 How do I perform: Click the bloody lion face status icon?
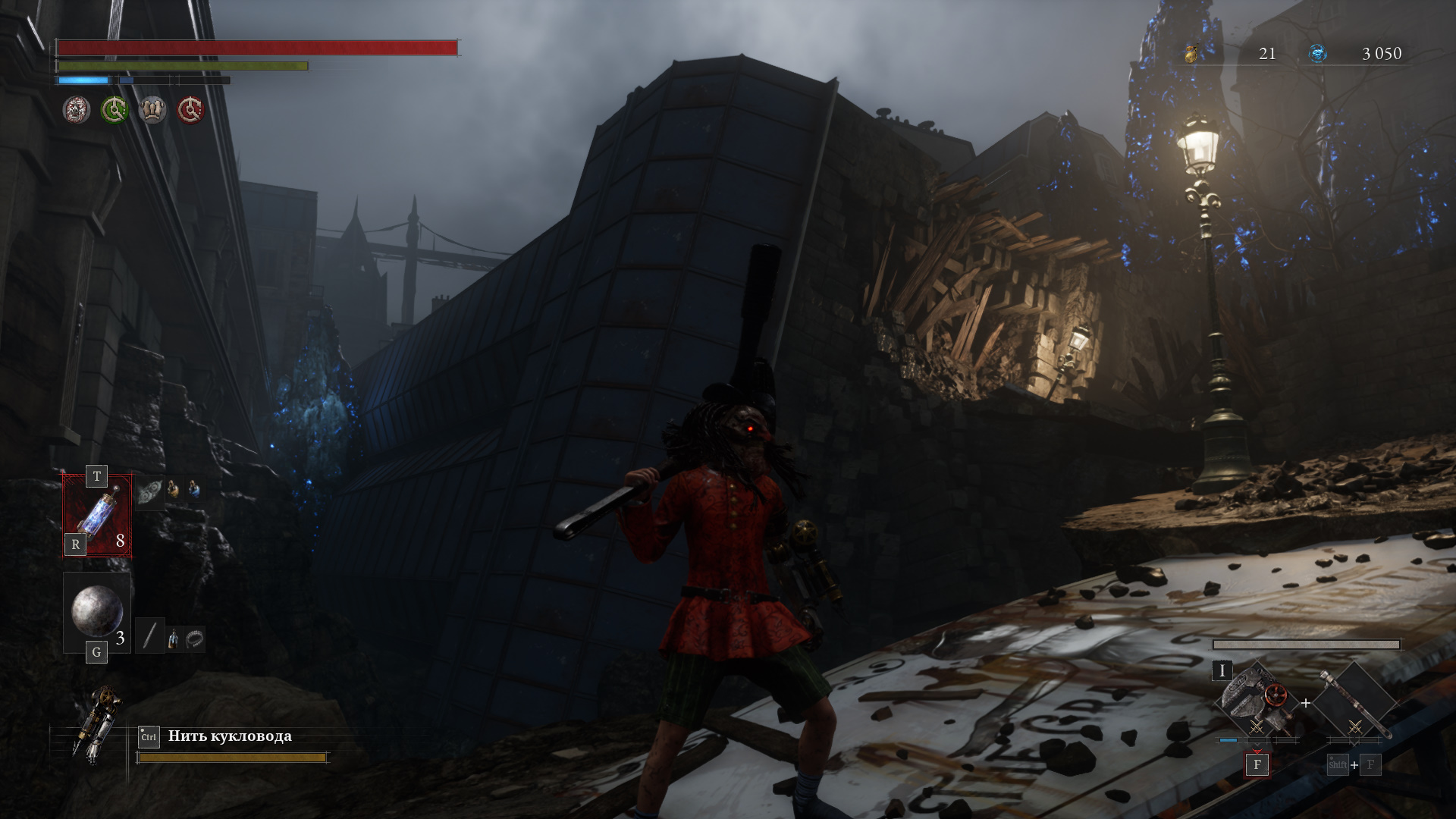(x=77, y=111)
